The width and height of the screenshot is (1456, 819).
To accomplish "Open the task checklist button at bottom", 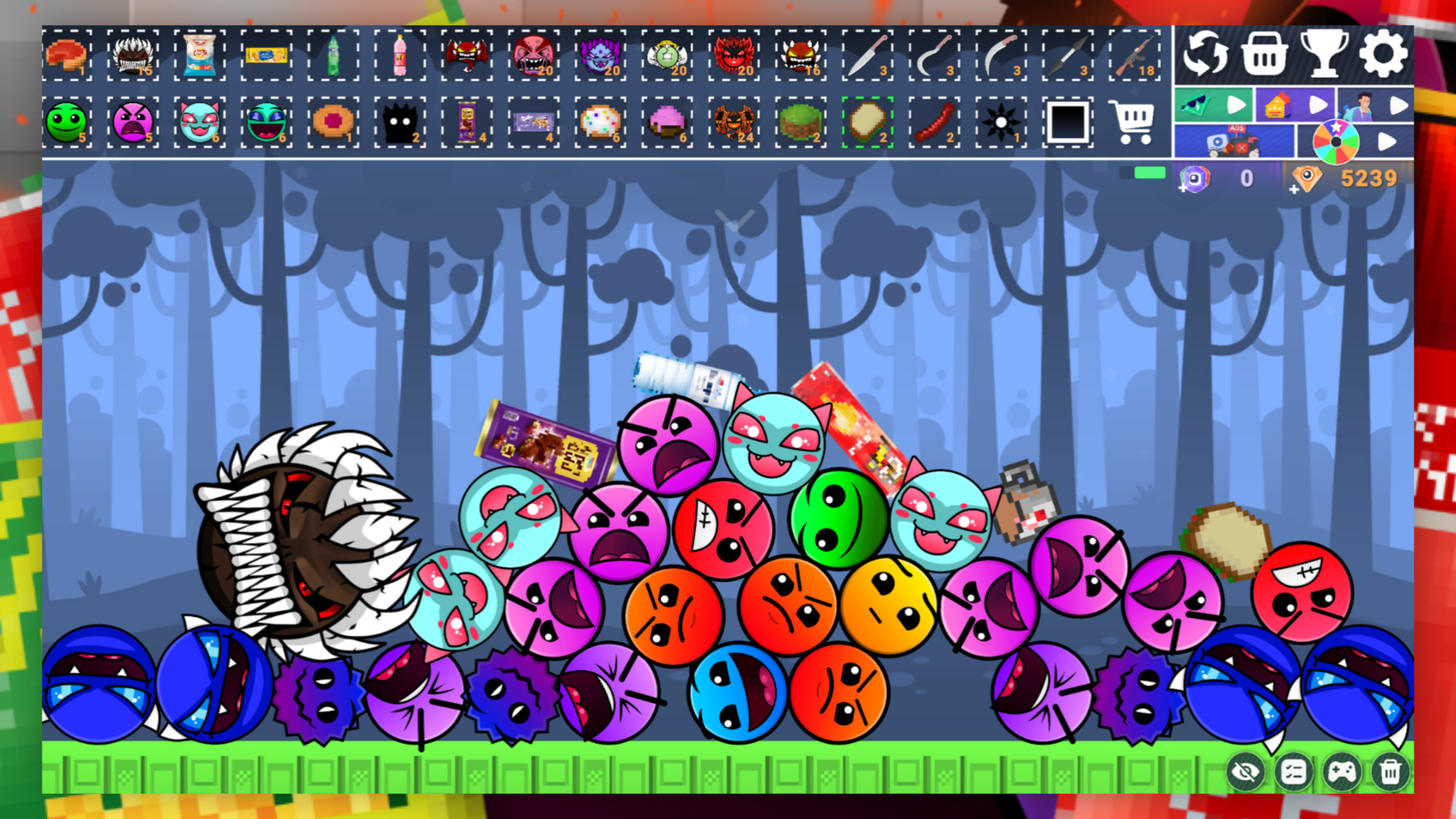I will pyautogui.click(x=1295, y=772).
